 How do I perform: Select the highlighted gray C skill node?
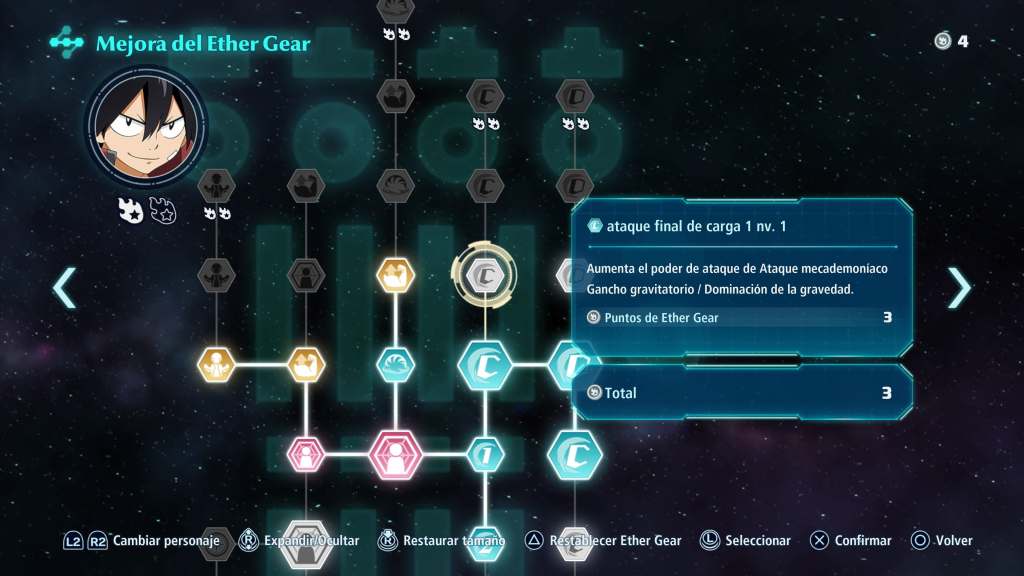(x=485, y=273)
